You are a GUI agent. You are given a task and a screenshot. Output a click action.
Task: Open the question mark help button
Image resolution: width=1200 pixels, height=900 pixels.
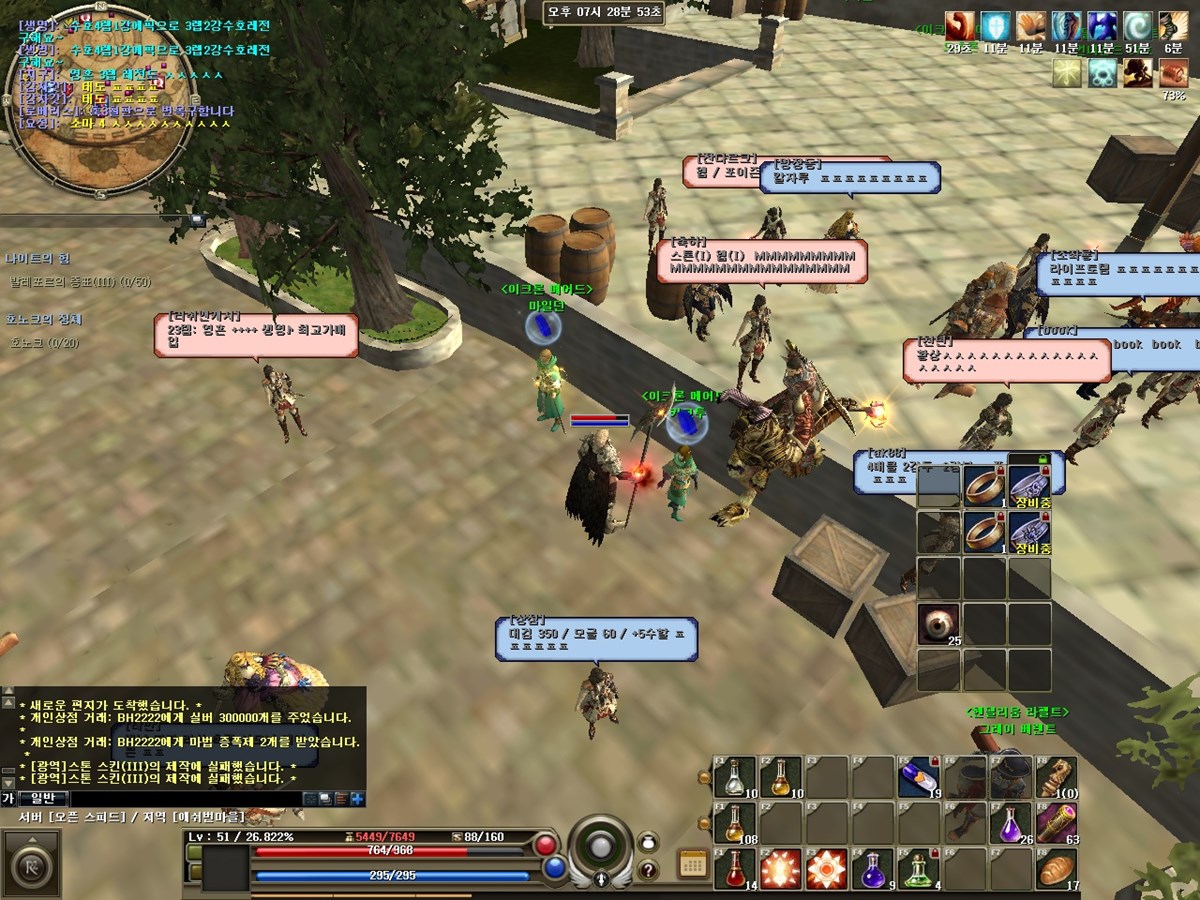pos(647,869)
